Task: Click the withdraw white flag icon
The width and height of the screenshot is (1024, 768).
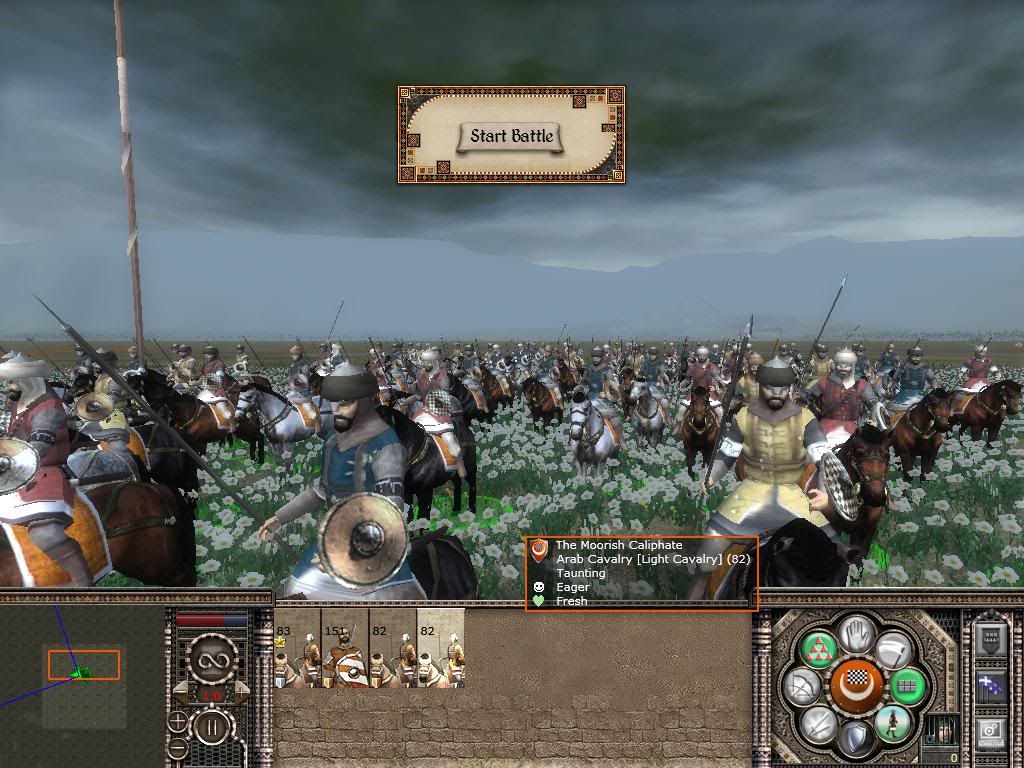Action: [x=892, y=648]
